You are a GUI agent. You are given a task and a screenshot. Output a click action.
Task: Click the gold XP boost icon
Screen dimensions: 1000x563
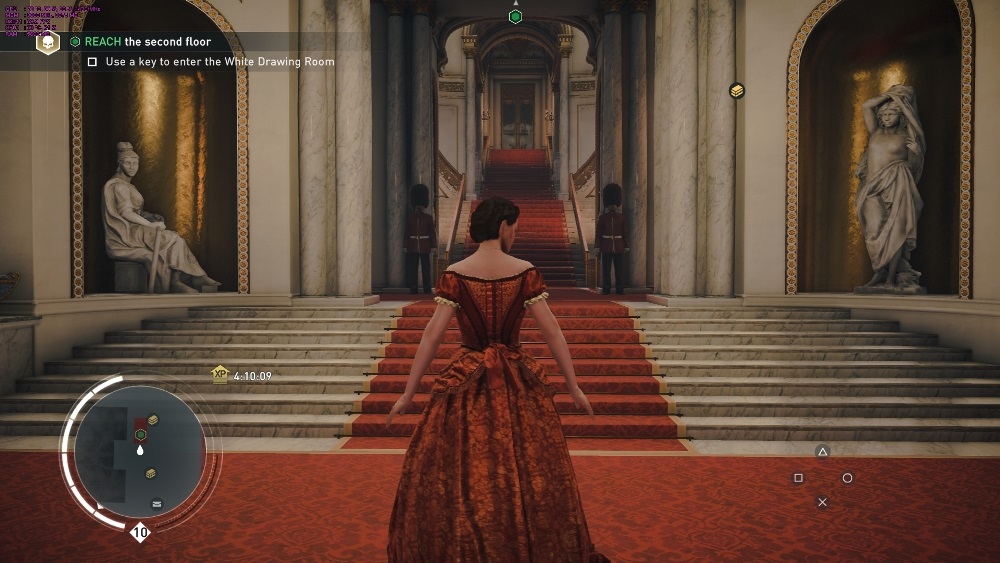pyautogui.click(x=220, y=374)
